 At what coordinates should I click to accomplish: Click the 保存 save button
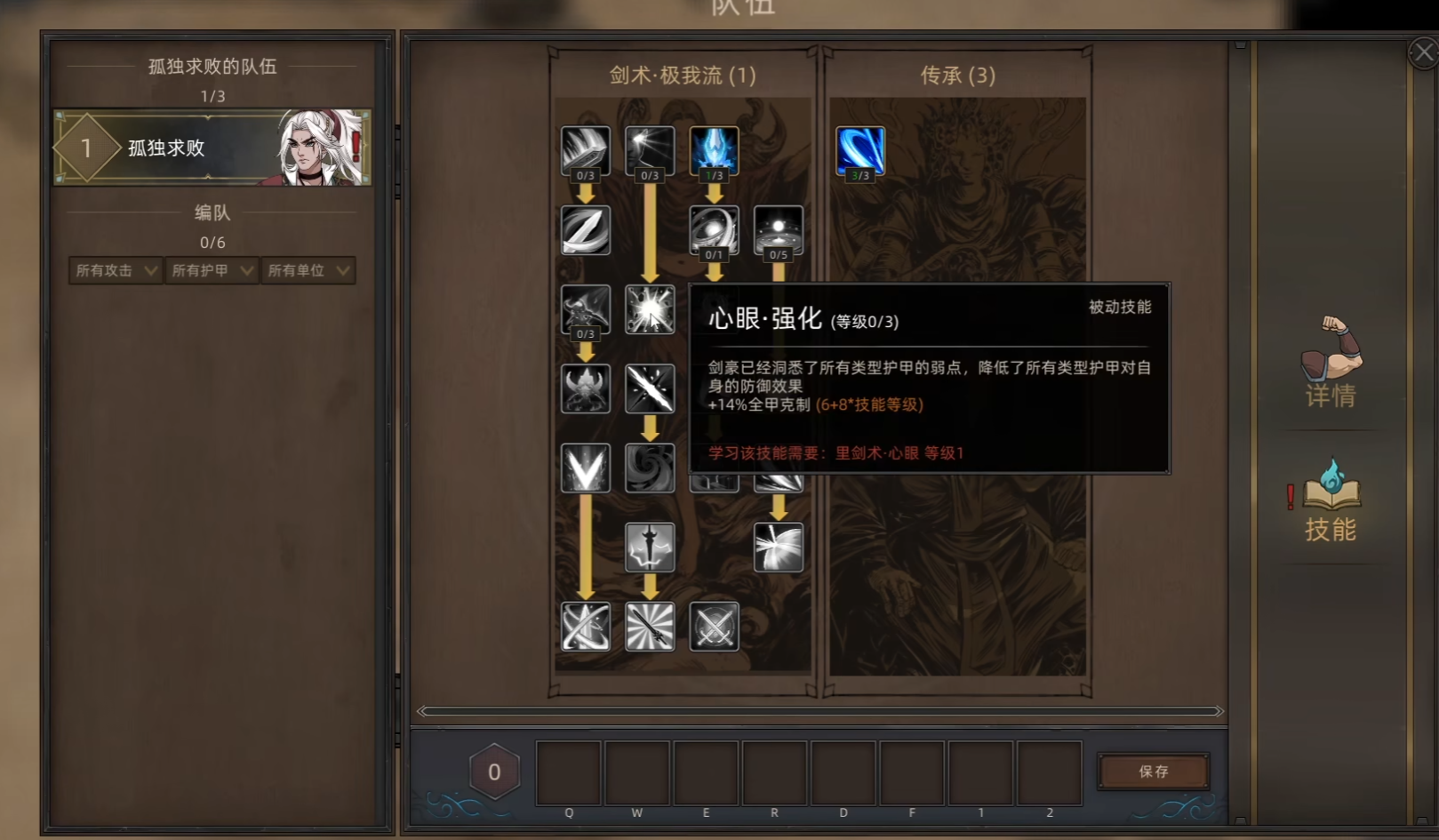[1153, 772]
